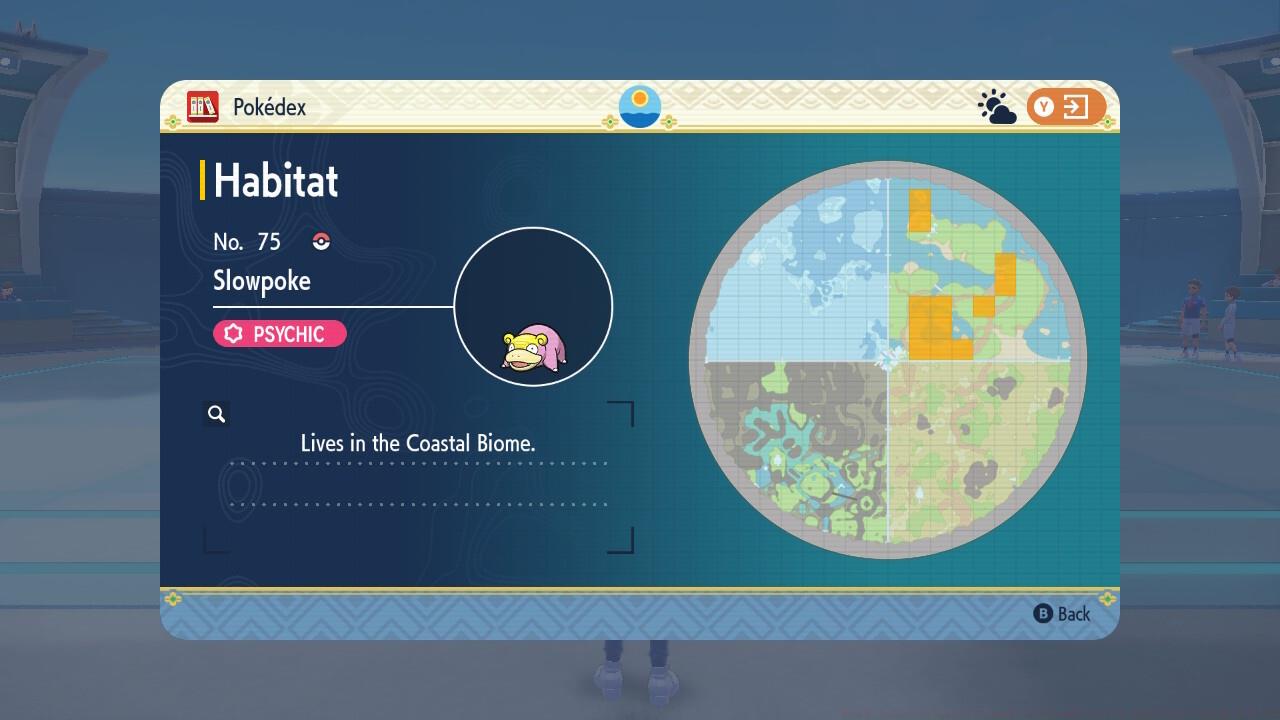The height and width of the screenshot is (720, 1280).
Task: Click the 'No. 75' dex number
Action: coord(247,241)
